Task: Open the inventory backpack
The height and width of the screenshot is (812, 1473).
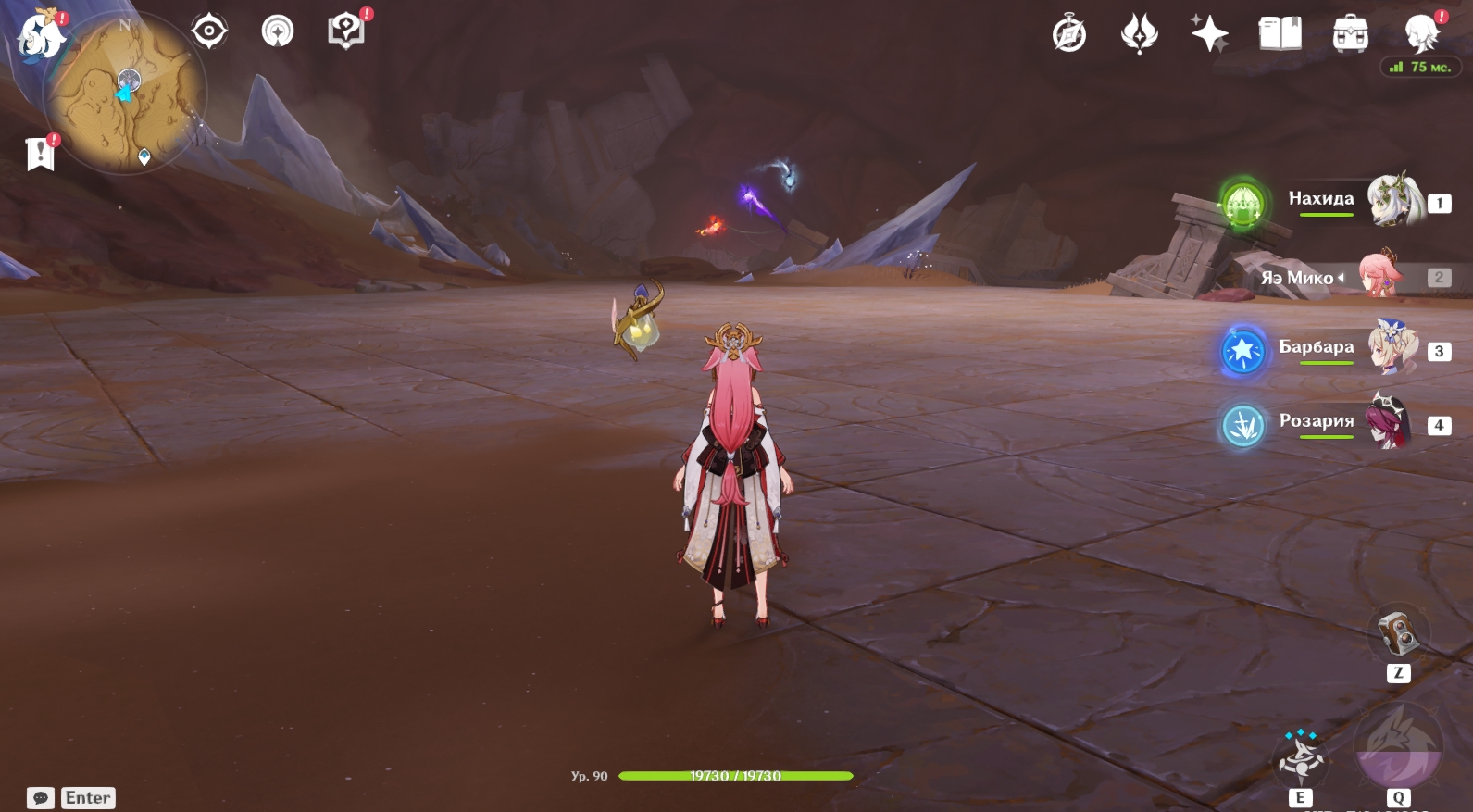Action: (1350, 35)
